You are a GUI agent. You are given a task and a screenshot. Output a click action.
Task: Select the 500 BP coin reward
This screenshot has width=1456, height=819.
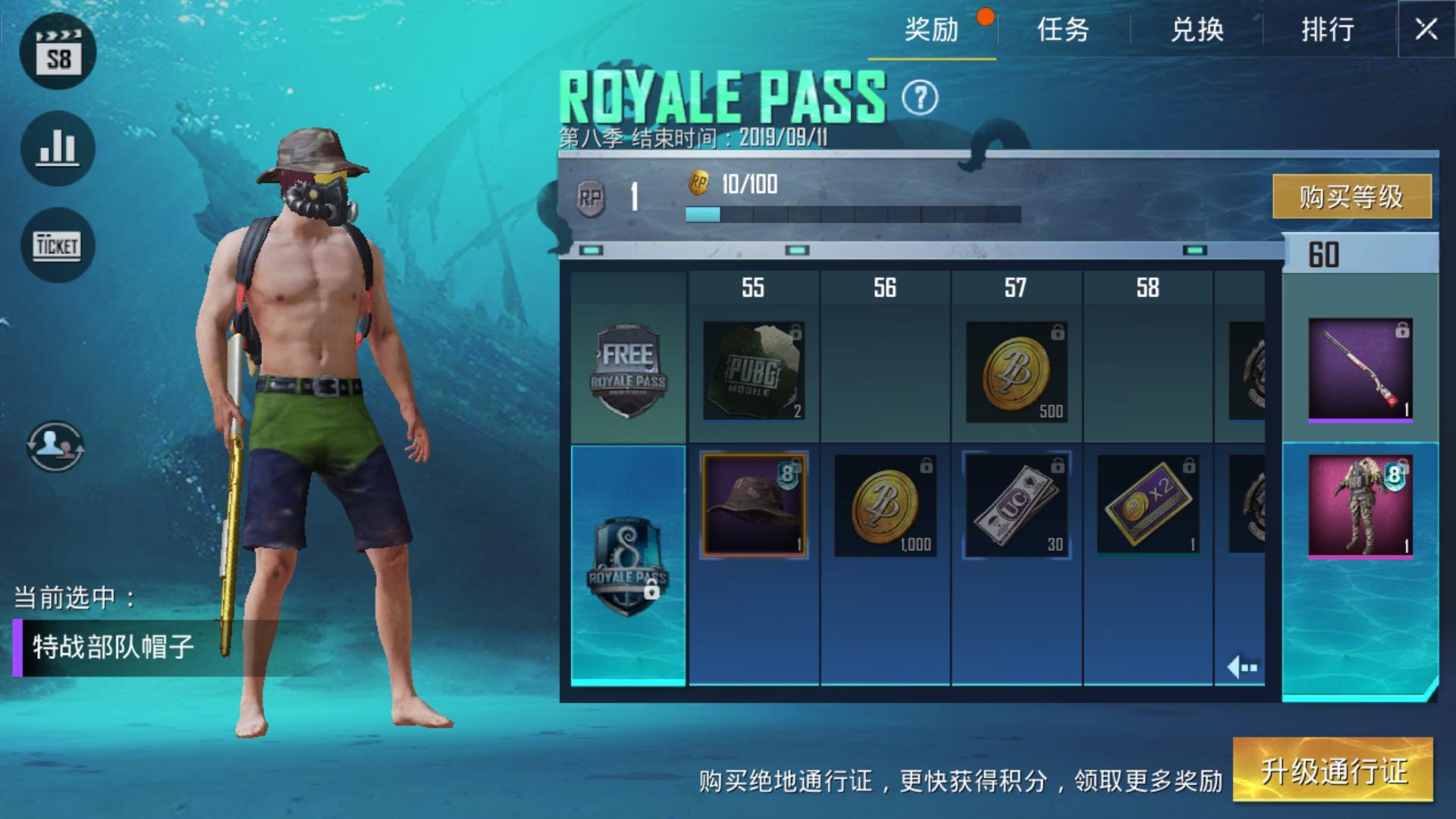coord(1016,371)
